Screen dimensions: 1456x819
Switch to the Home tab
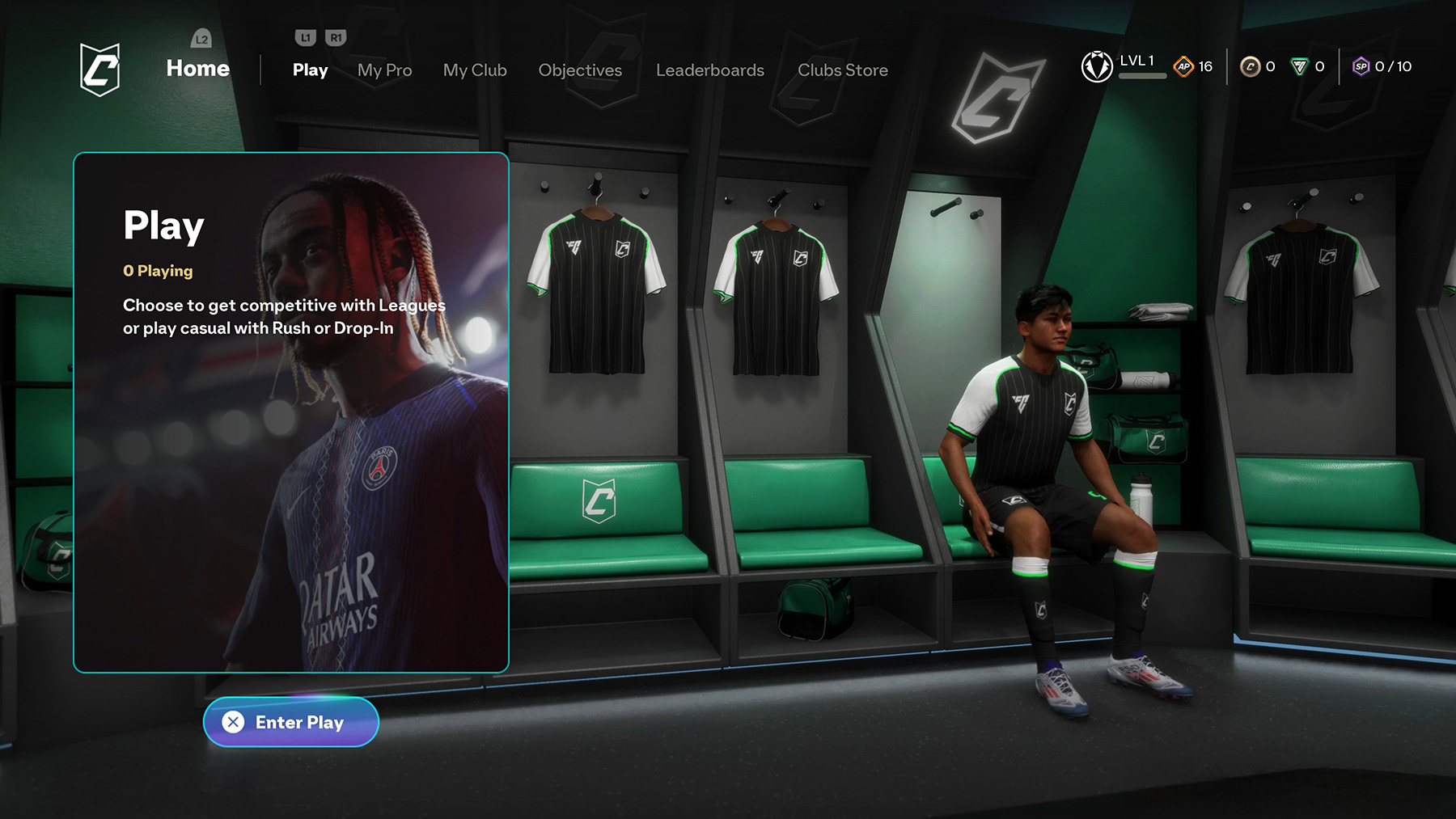coord(197,69)
